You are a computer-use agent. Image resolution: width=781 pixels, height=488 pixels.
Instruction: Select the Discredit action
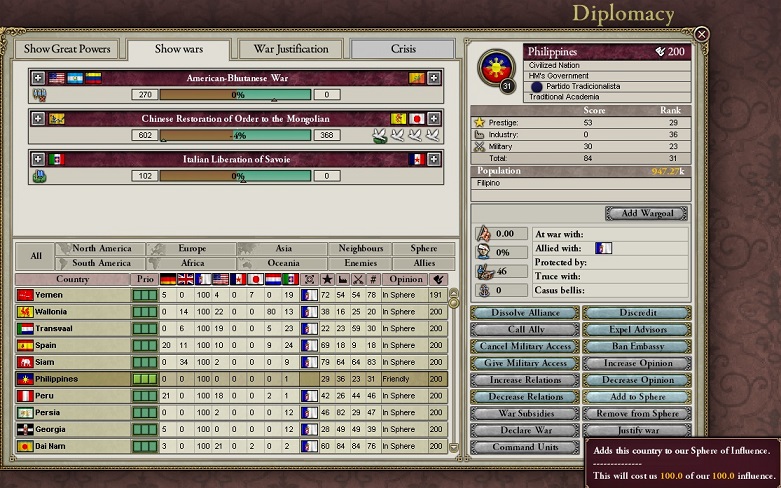pyautogui.click(x=637, y=313)
